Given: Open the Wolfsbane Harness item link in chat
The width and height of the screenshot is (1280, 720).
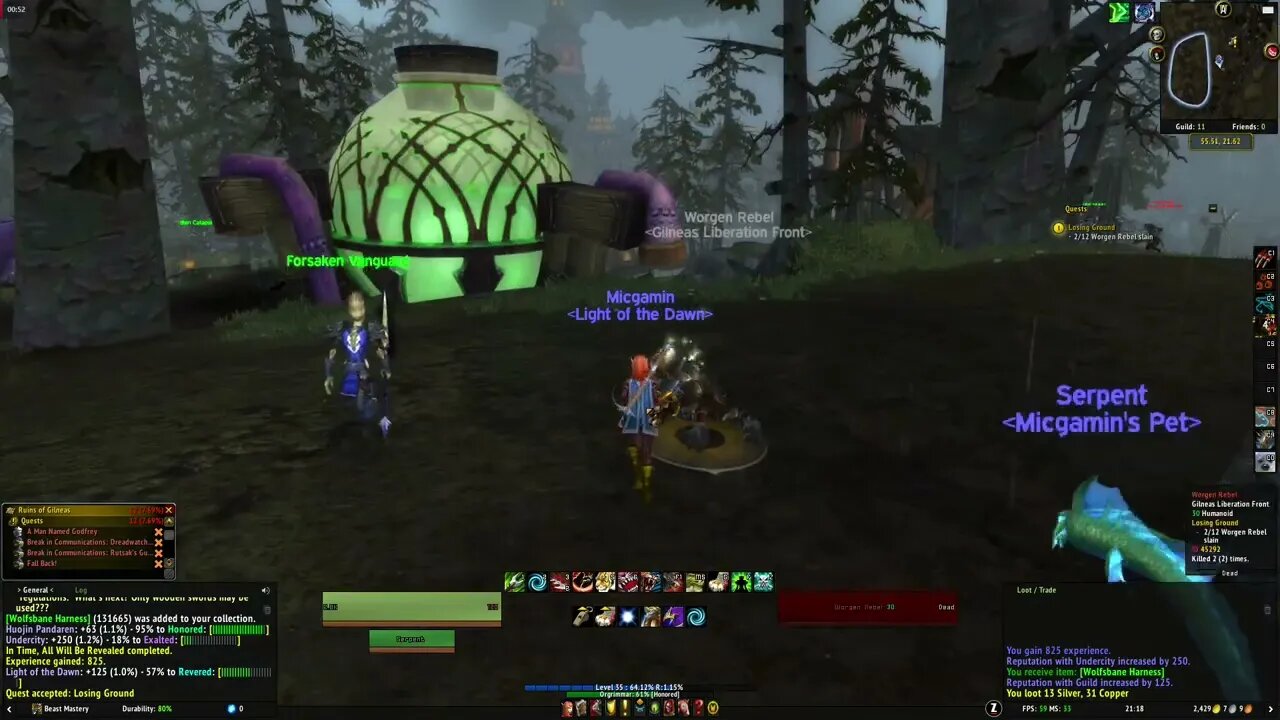Looking at the screenshot, I should (47, 618).
